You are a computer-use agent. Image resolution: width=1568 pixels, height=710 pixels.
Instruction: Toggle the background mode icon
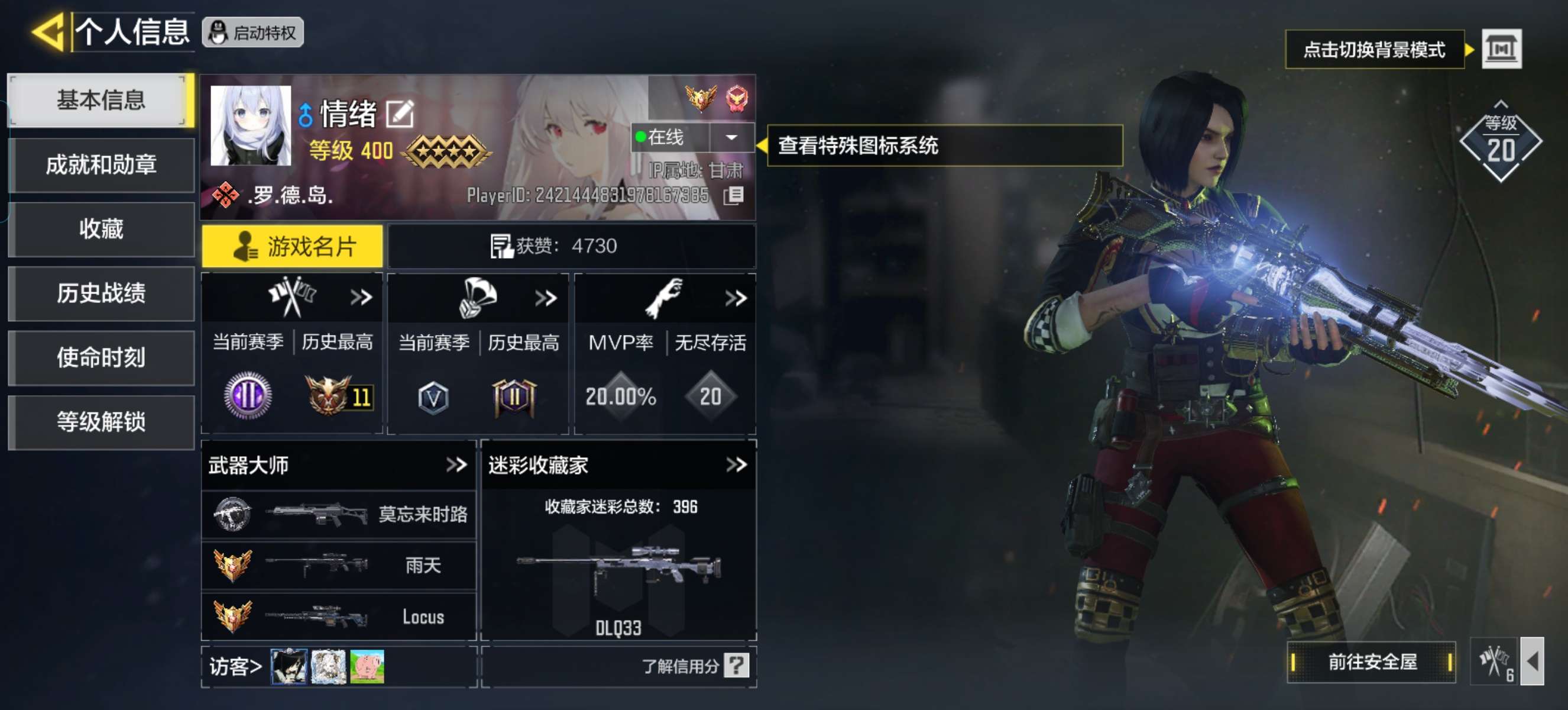pos(1501,49)
